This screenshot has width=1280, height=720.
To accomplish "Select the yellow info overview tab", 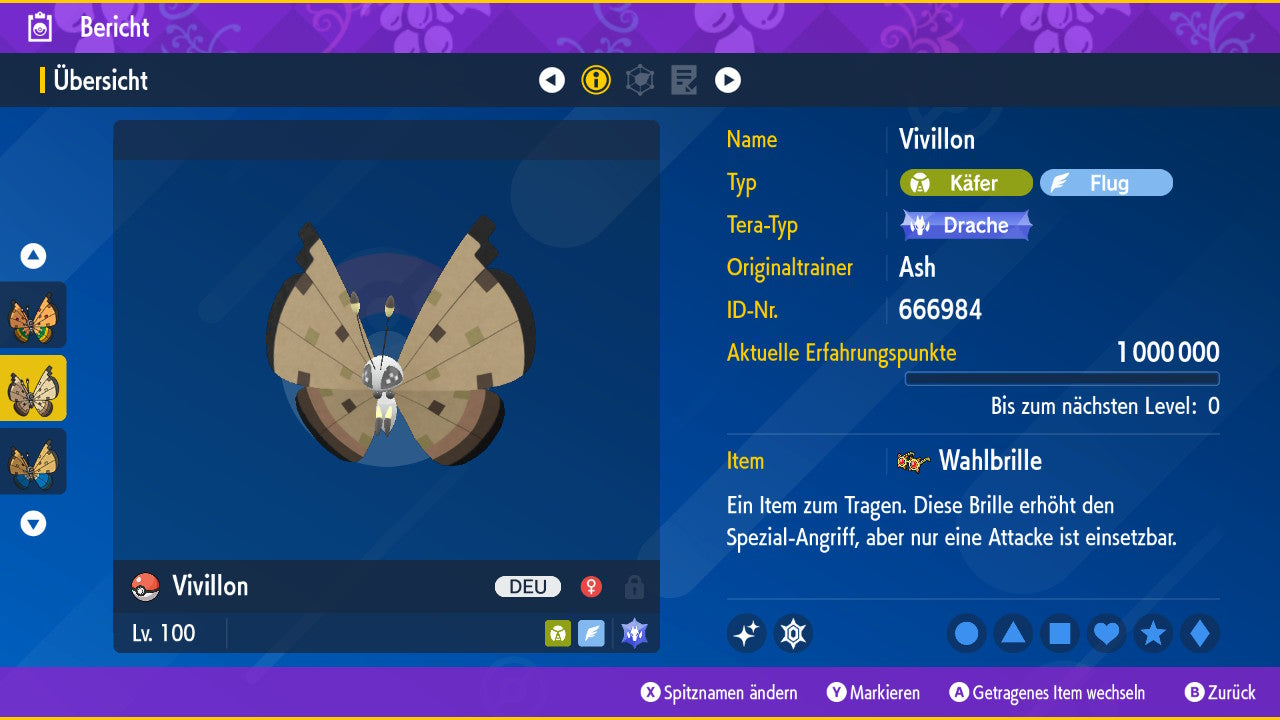I will pyautogui.click(x=596, y=80).
